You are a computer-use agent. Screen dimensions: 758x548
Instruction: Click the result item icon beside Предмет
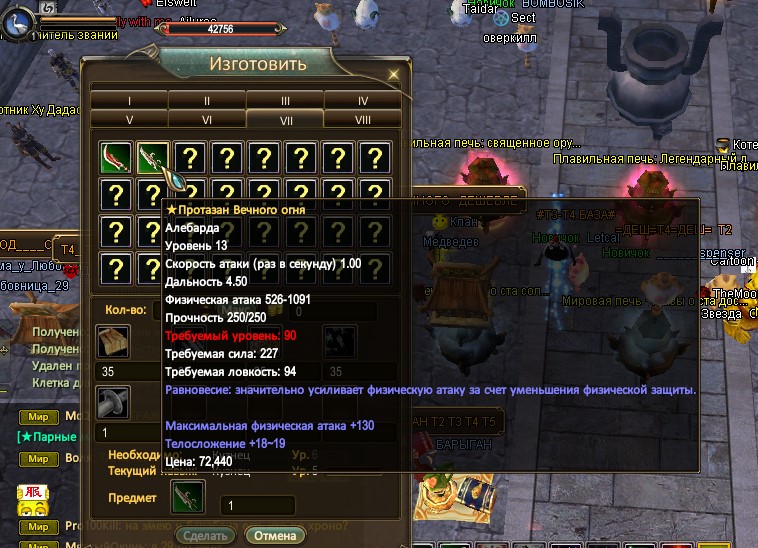[187, 497]
